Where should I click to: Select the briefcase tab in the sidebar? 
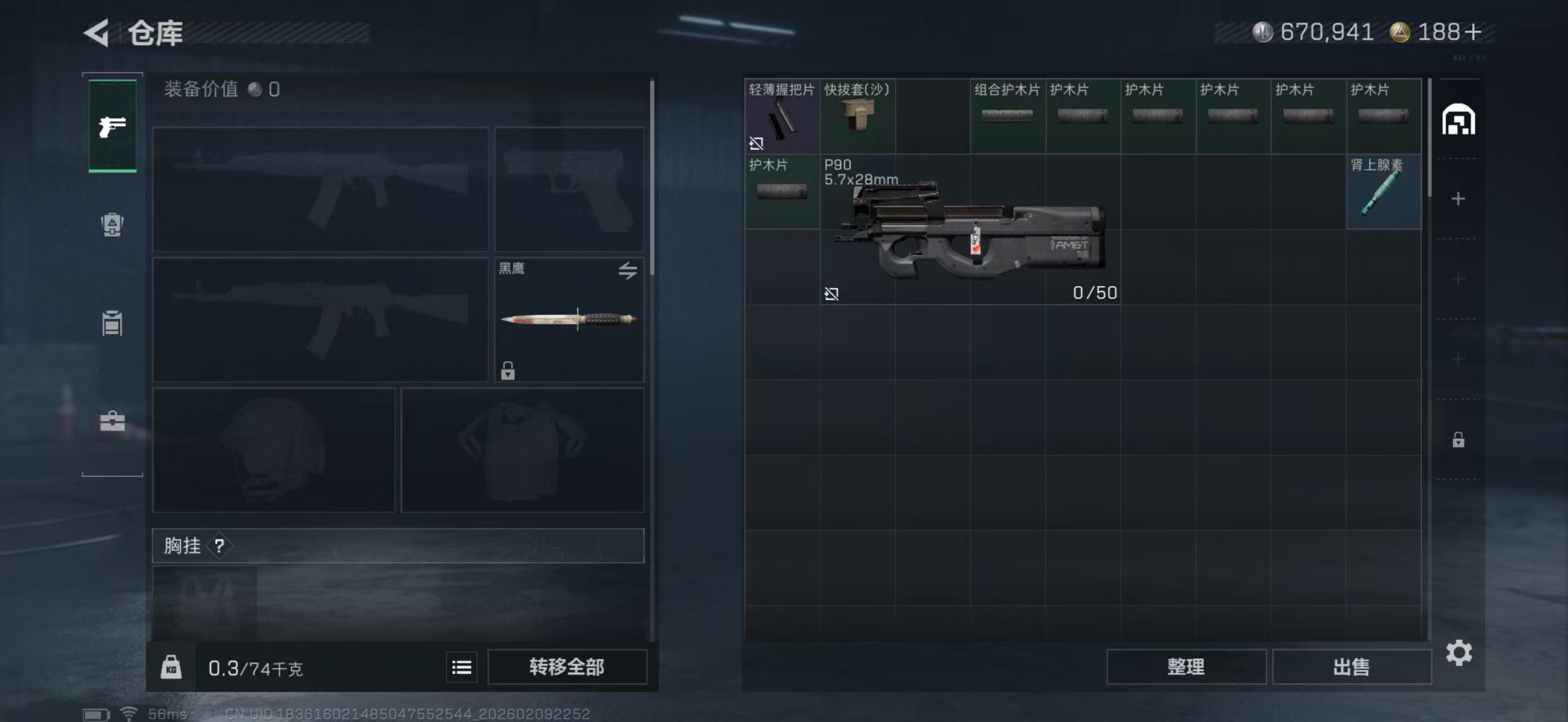click(x=113, y=421)
